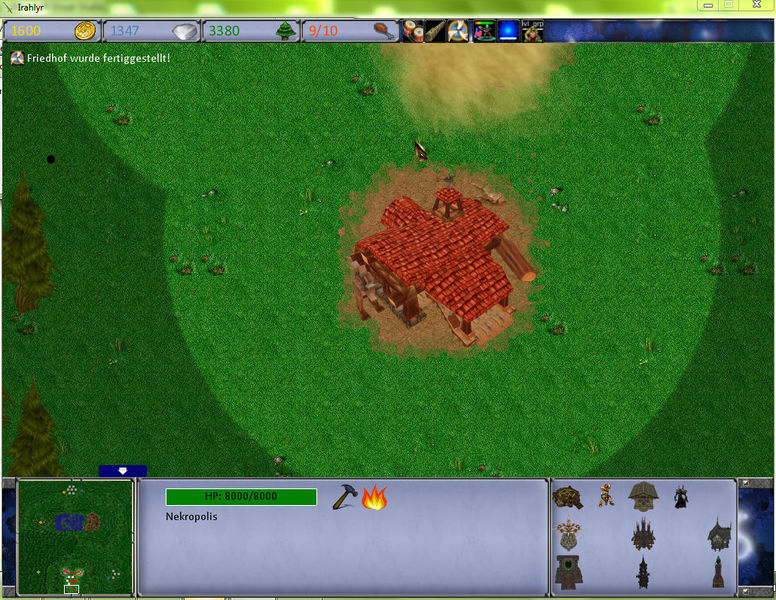Pick the ornate striped ornament building icon
Viewport: 776px width, 600px height.
pyautogui.click(x=568, y=534)
